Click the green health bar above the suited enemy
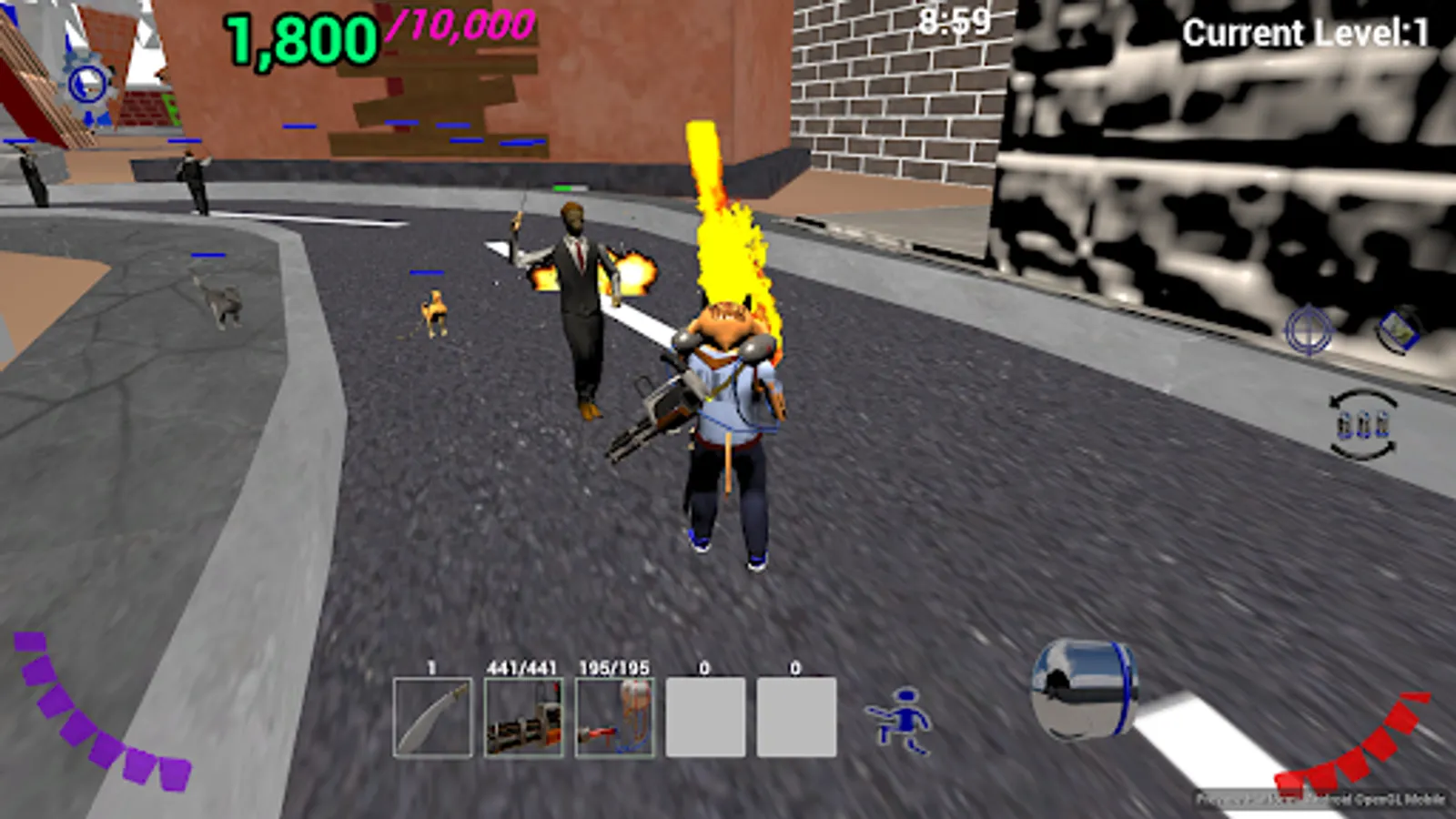This screenshot has width=1456, height=819. click(568, 186)
